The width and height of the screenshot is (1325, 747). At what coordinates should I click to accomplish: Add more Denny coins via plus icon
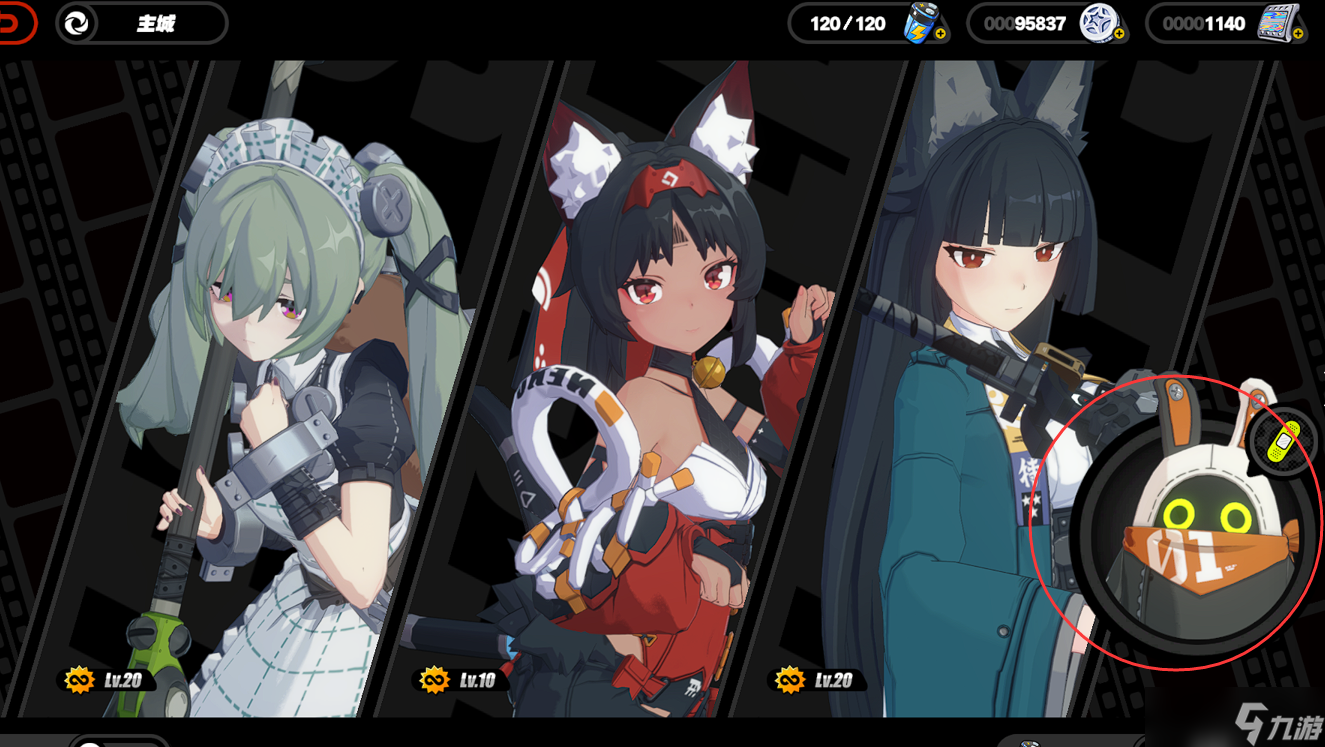[1119, 34]
